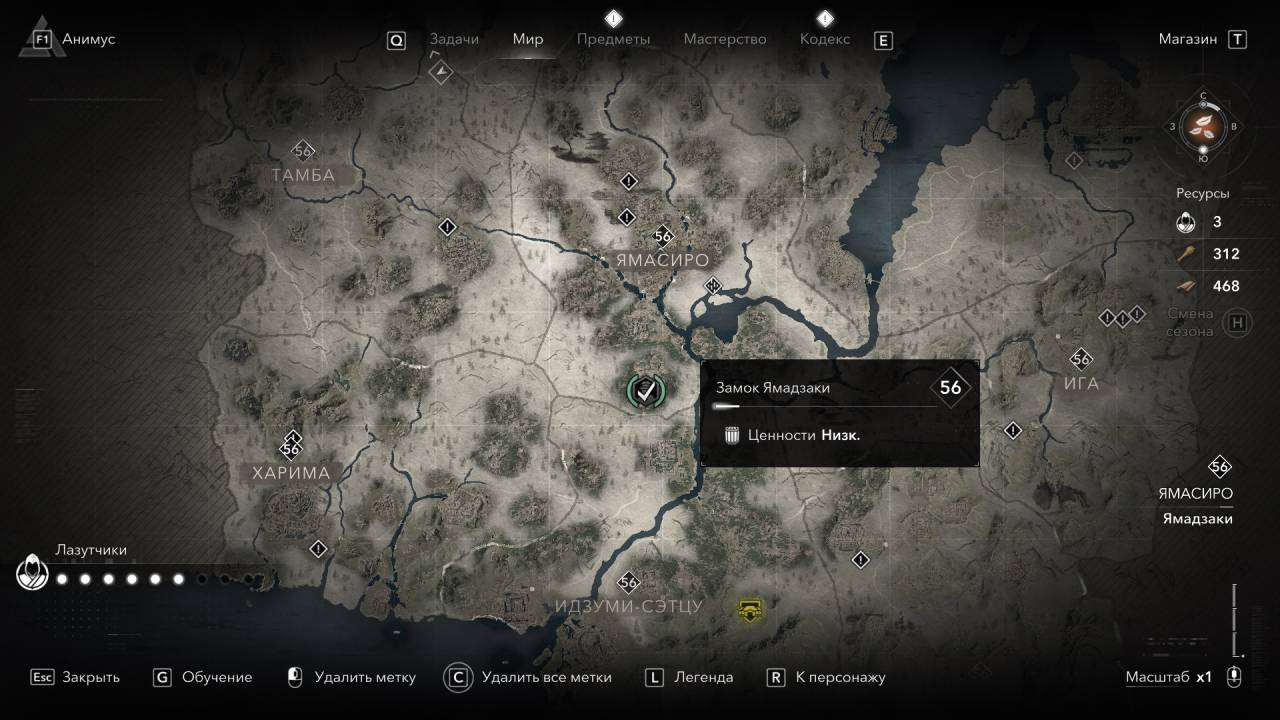Viewport: 1280px width, 720px height.
Task: Switch to the Мир tab
Action: tap(528, 39)
